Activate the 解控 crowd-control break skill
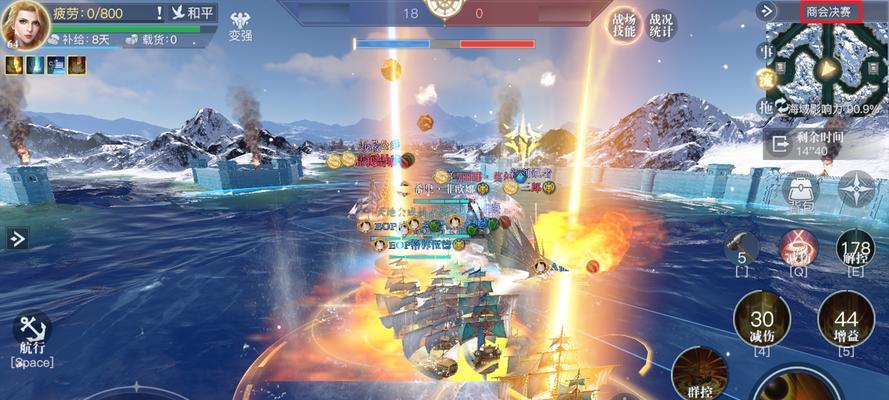The height and width of the screenshot is (400, 889). coord(856,249)
